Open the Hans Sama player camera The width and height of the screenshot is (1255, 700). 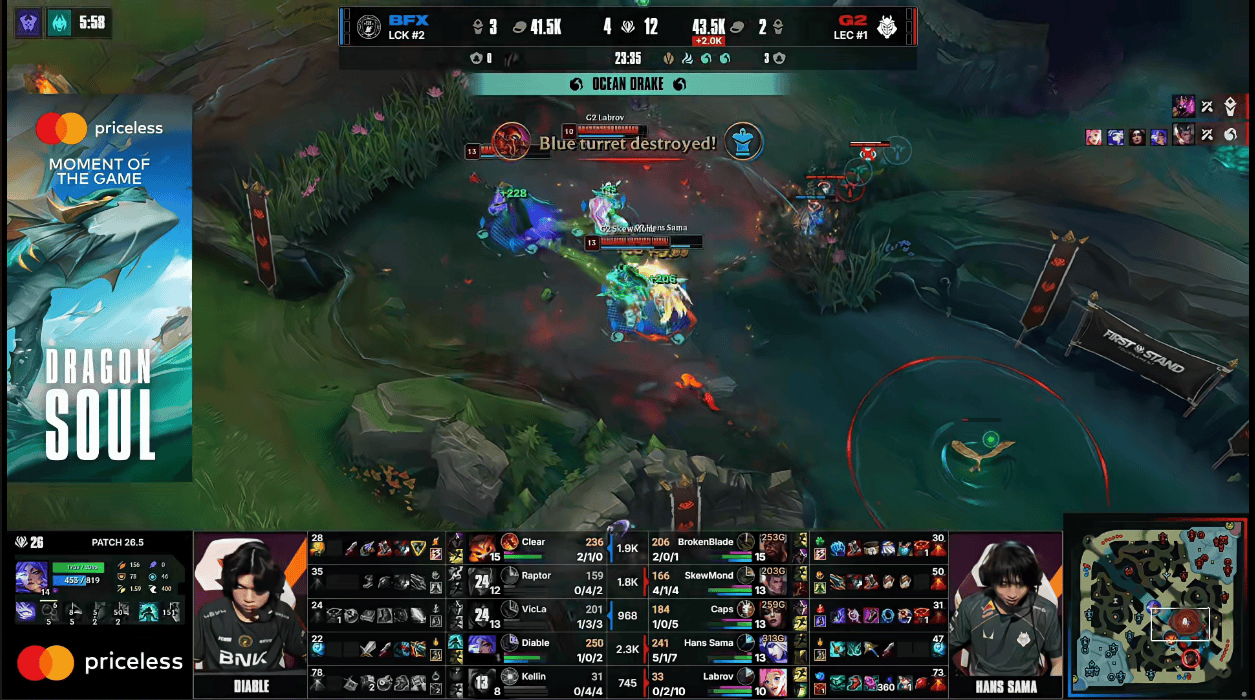1004,605
